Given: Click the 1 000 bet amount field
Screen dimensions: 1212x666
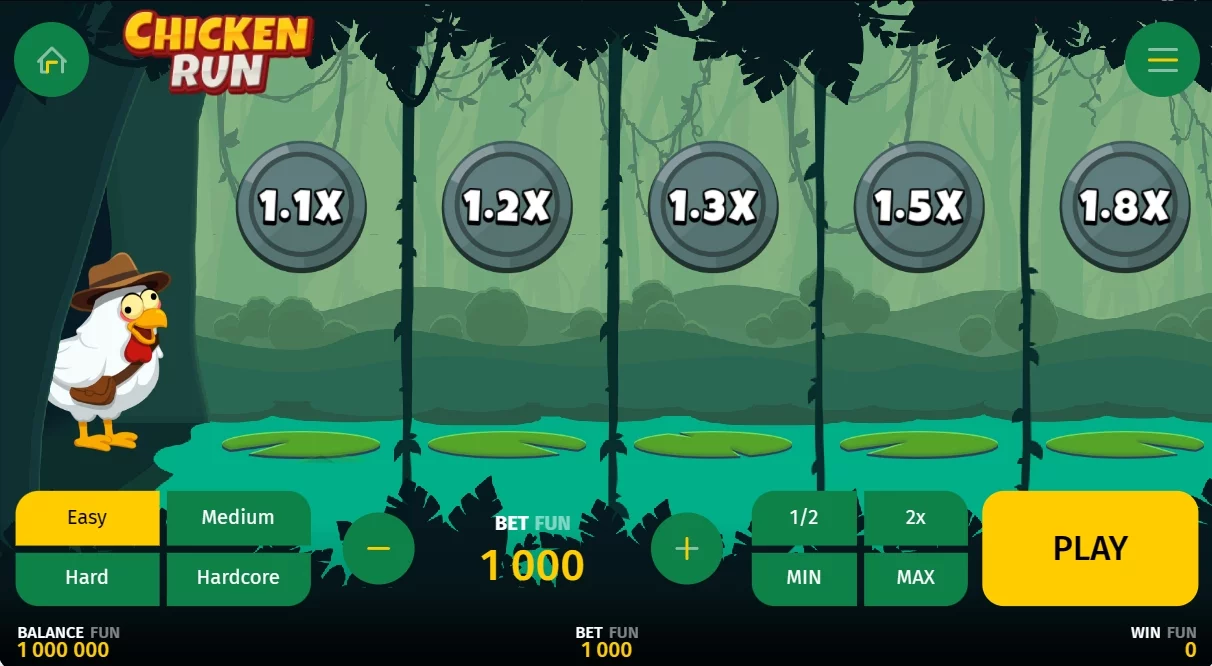Looking at the screenshot, I should [532, 566].
